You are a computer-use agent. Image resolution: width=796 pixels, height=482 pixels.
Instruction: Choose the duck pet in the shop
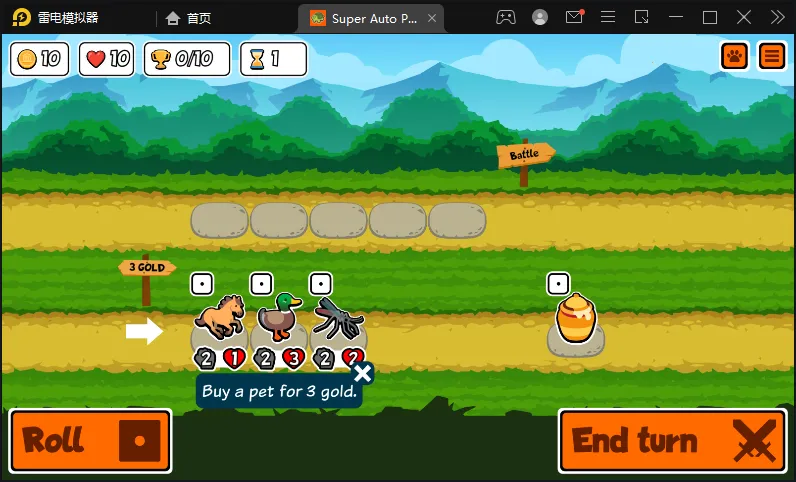pyautogui.click(x=279, y=318)
